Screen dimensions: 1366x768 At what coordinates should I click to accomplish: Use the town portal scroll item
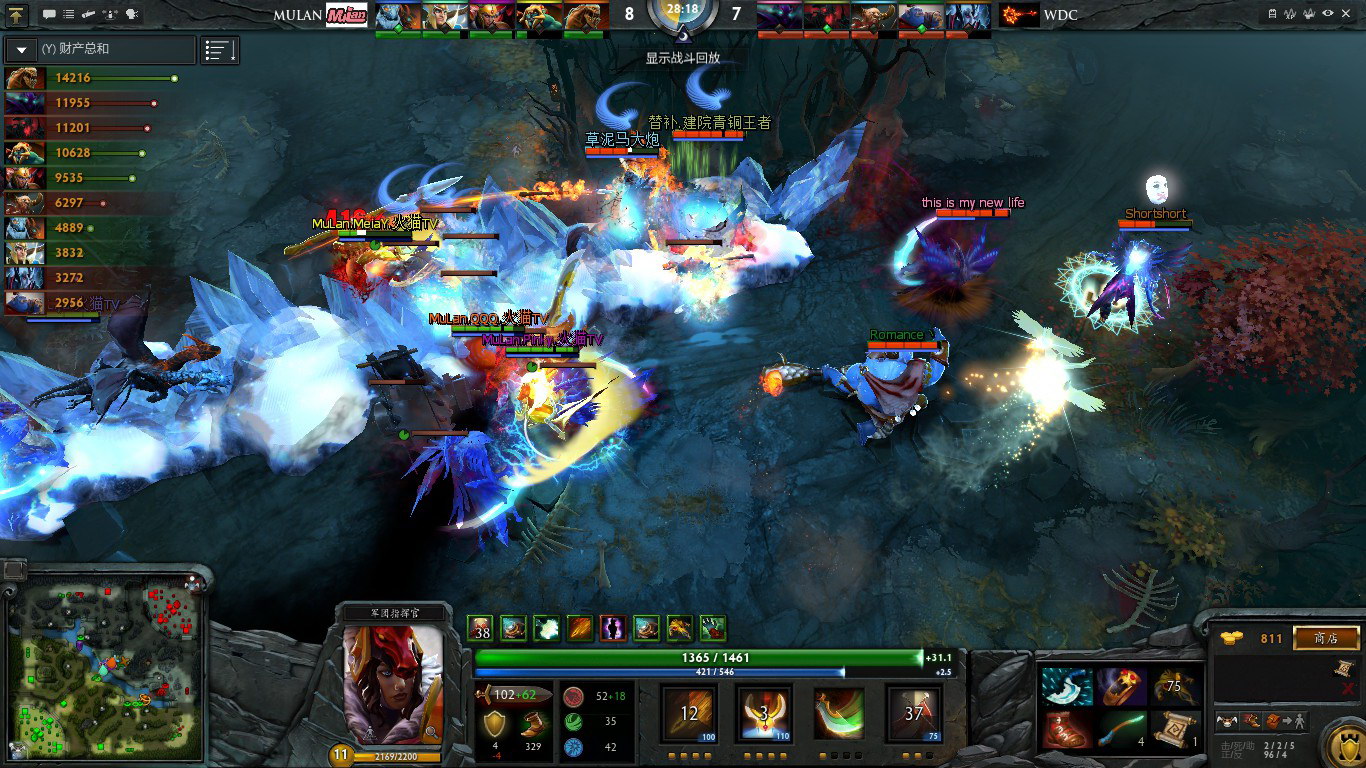tap(1175, 729)
